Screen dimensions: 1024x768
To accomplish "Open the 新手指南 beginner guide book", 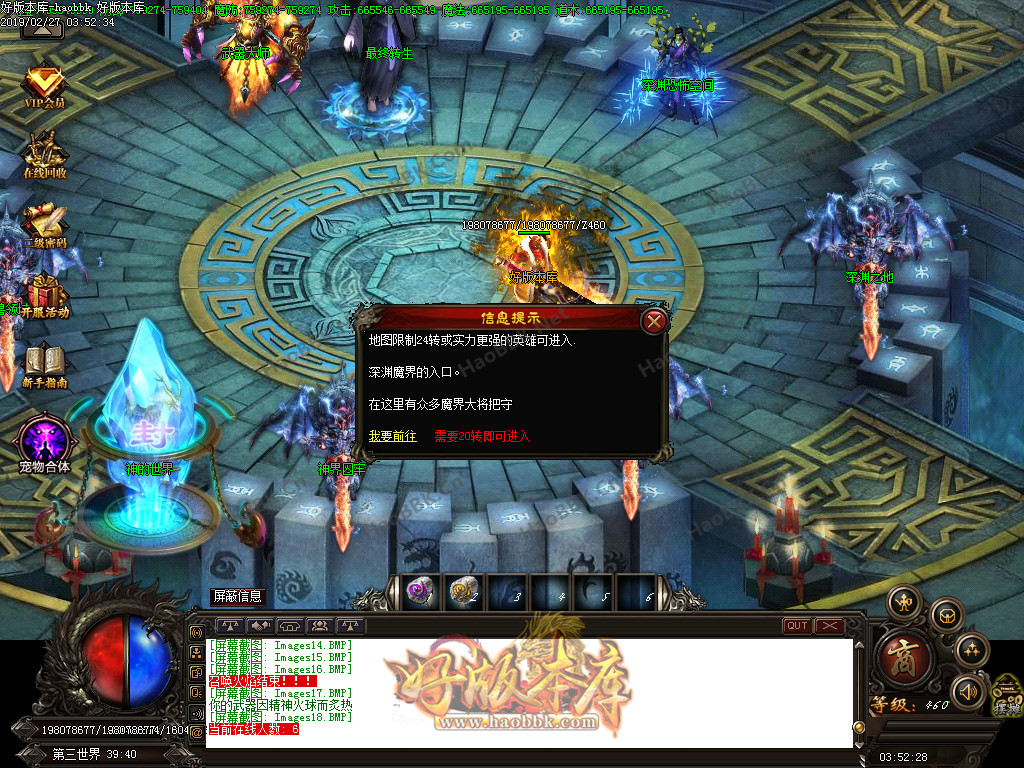I will click(44, 365).
